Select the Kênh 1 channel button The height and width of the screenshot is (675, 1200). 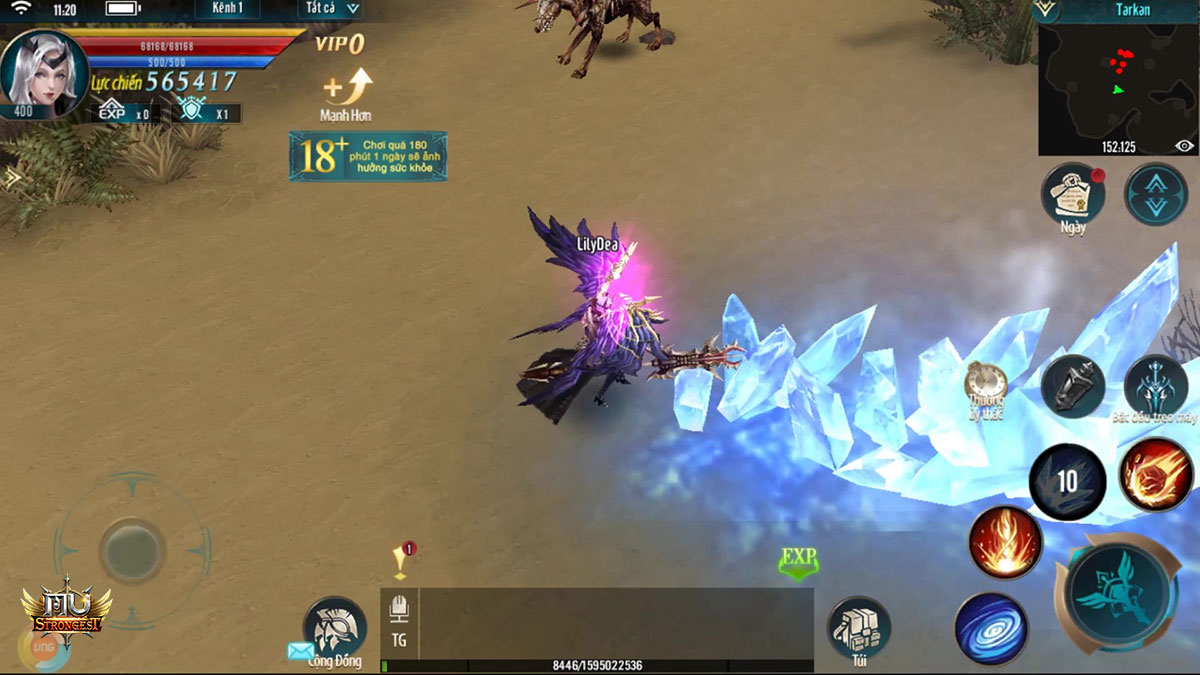click(x=227, y=9)
